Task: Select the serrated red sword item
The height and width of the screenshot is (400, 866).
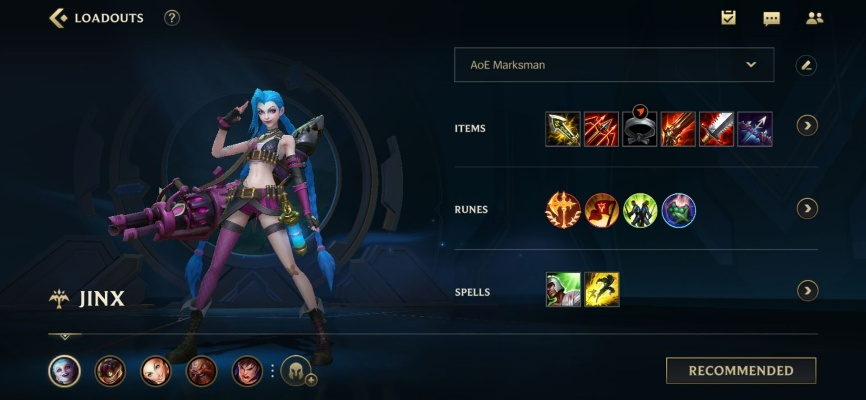Action: [x=716, y=129]
